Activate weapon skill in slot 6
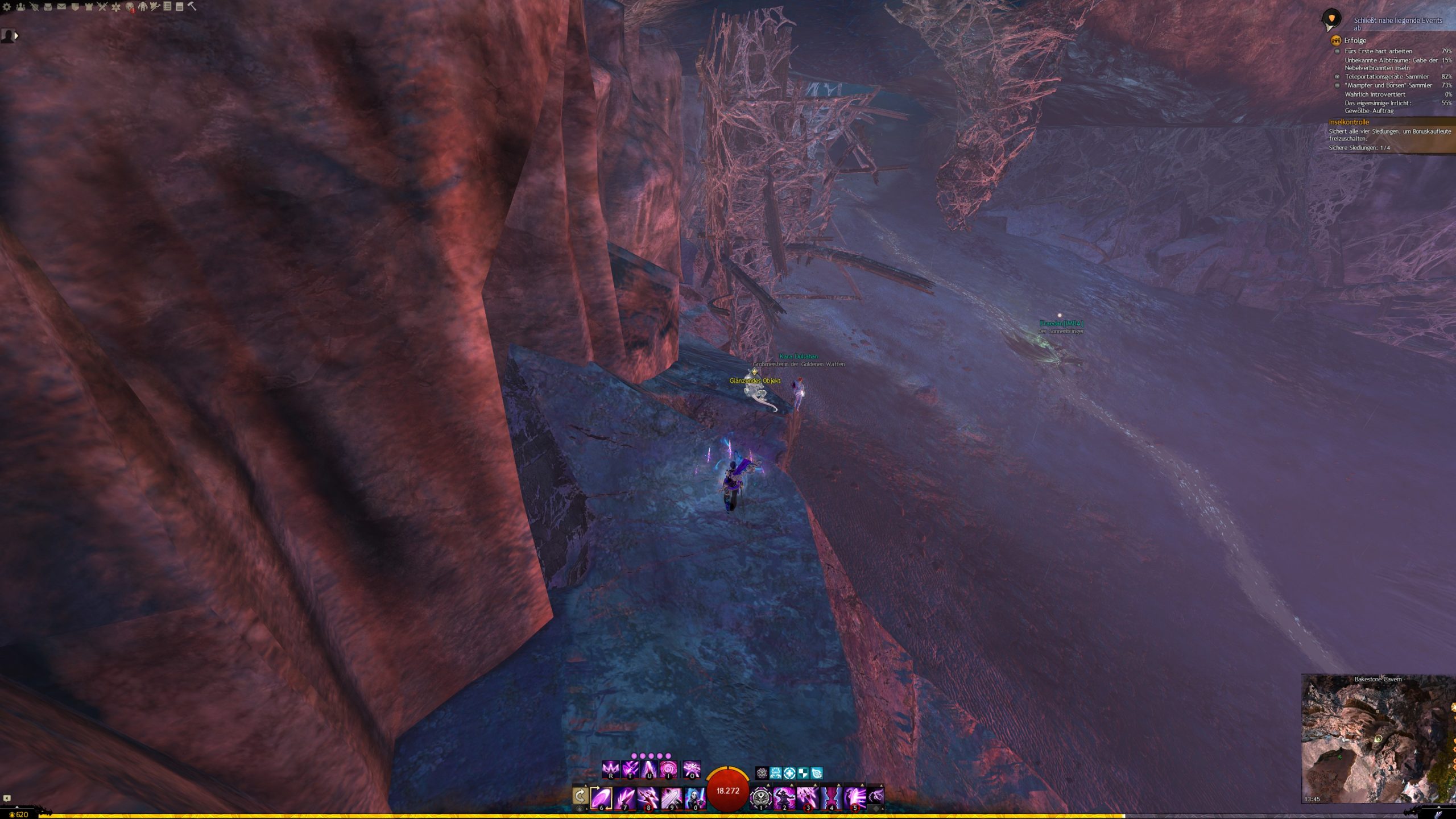 (601, 797)
